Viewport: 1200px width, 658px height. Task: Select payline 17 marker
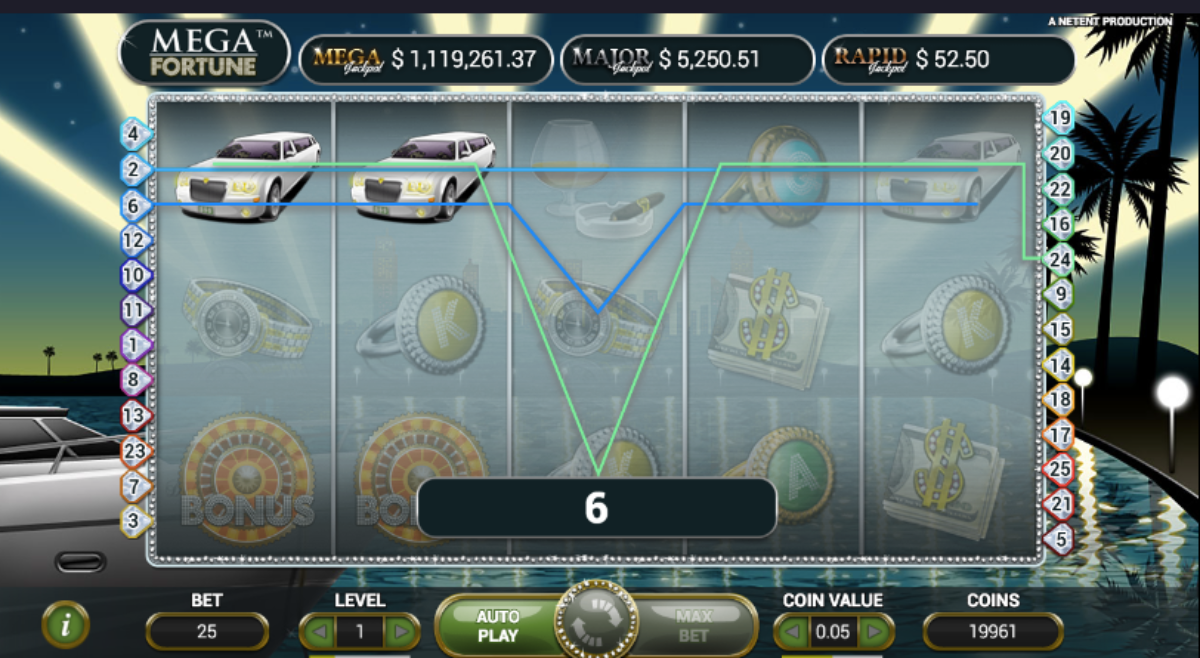coord(1059,435)
